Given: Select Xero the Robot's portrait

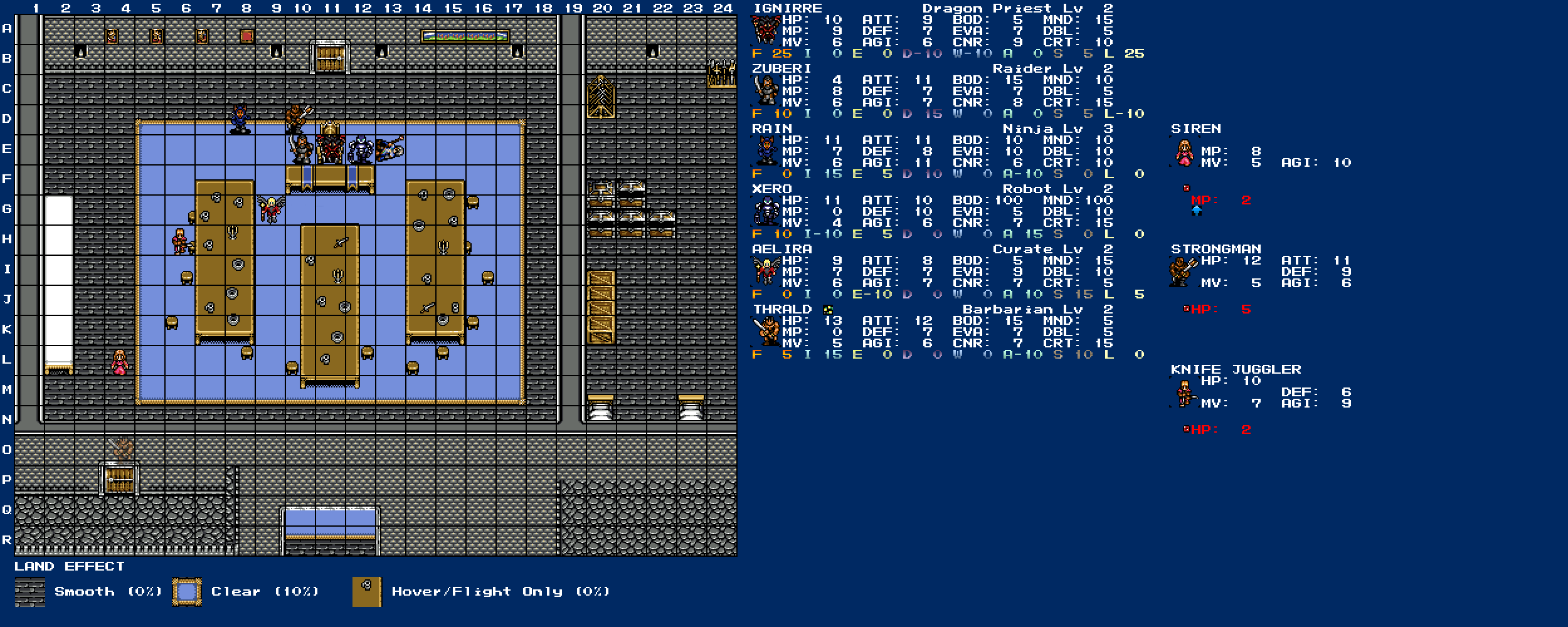Looking at the screenshot, I should tap(766, 211).
